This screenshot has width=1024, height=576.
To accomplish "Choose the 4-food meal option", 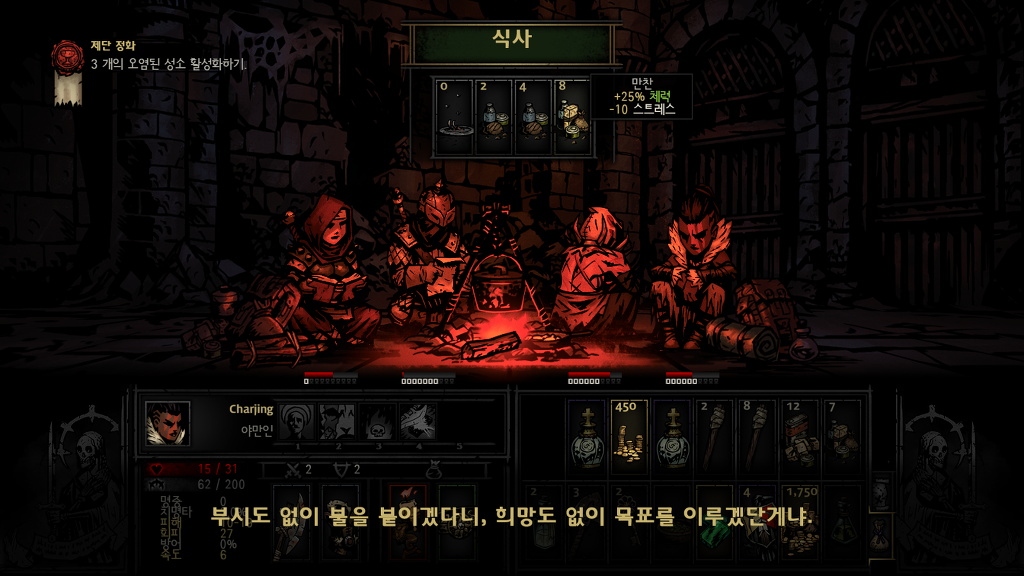I will 533,117.
